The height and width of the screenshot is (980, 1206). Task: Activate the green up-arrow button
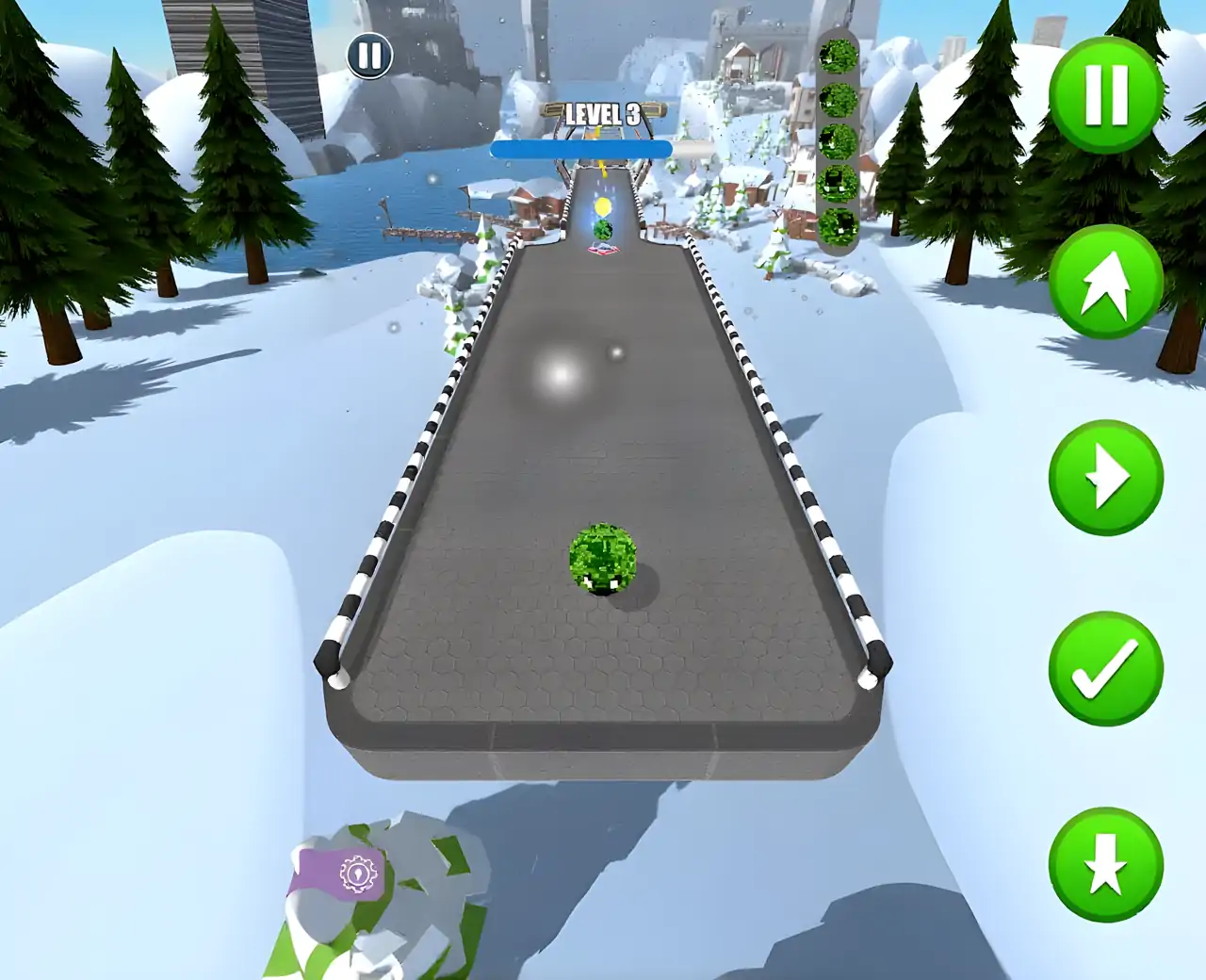point(1105,283)
